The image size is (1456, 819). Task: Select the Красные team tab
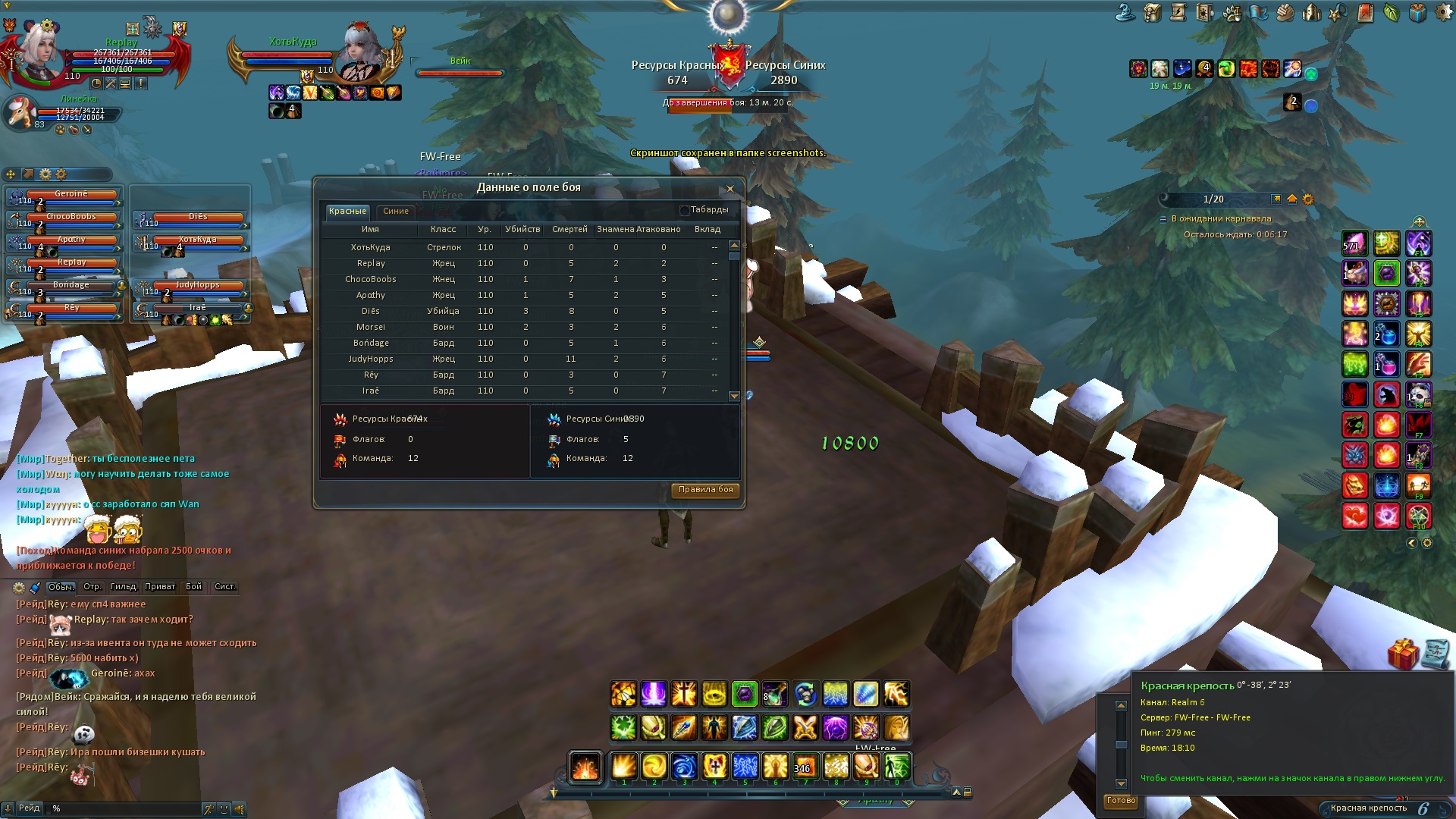click(347, 212)
